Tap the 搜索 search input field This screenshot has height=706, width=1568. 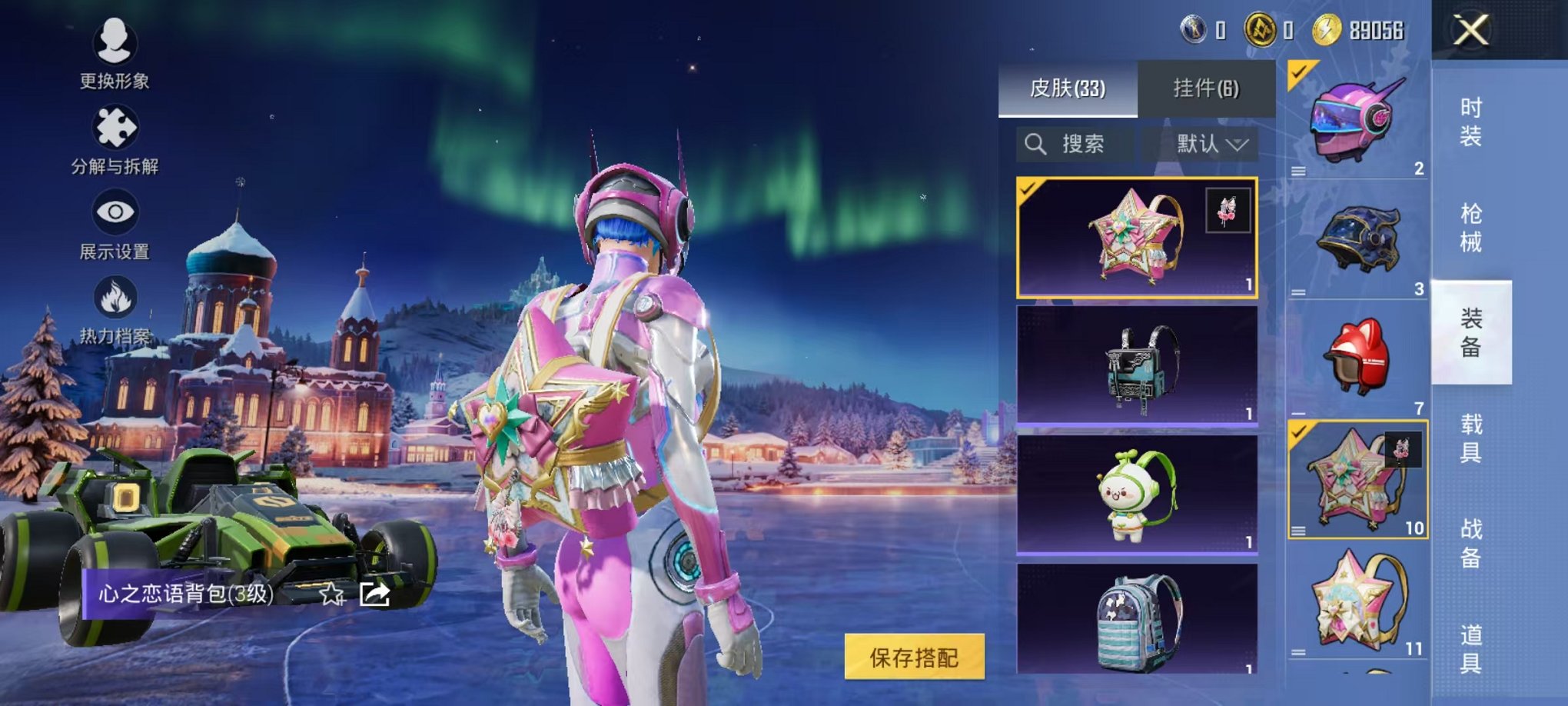point(1084,144)
